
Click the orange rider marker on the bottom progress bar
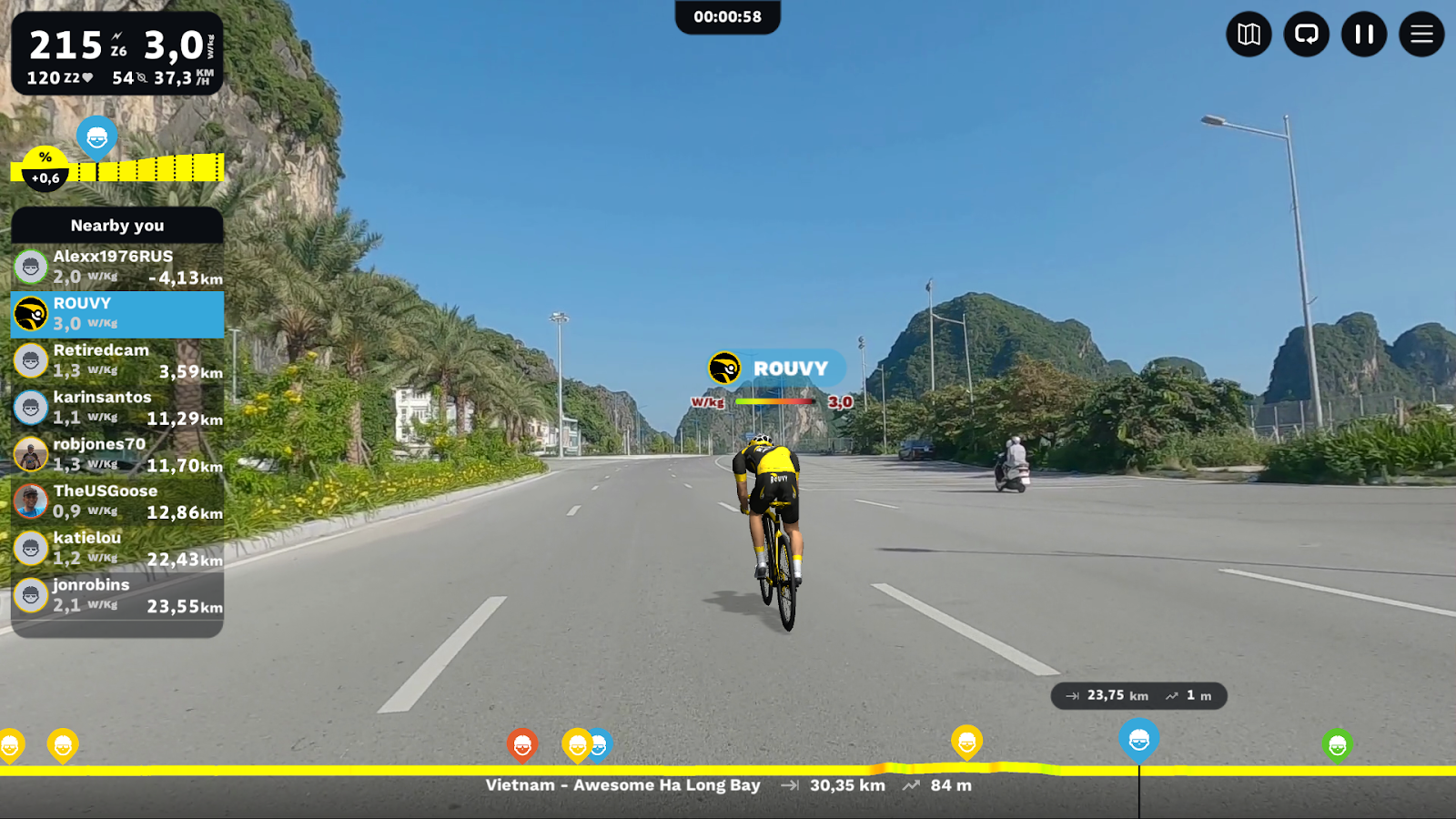(x=522, y=743)
